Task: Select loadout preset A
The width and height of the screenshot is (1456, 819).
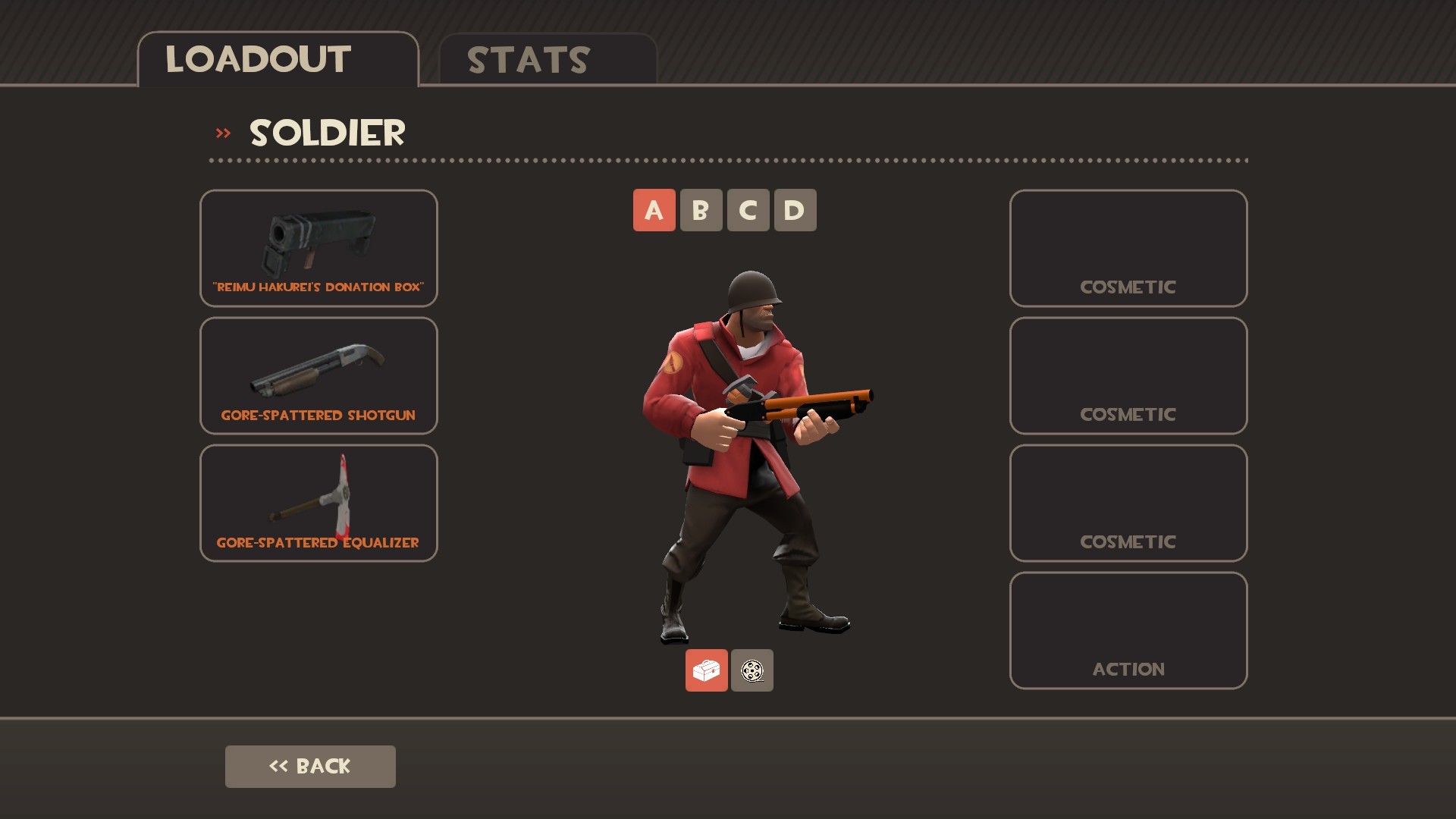Action: [x=654, y=210]
